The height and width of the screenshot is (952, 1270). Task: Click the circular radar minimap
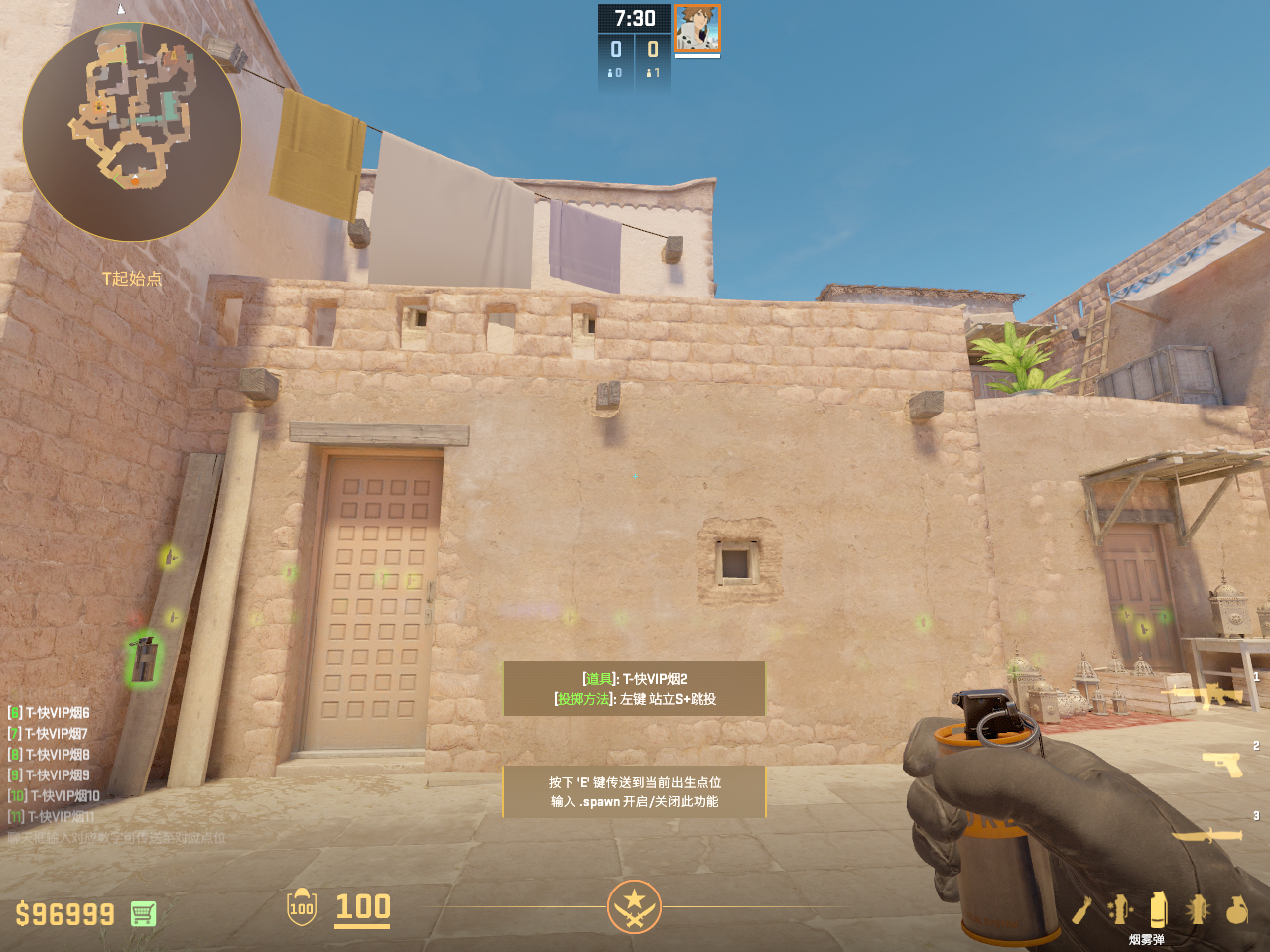(x=132, y=132)
